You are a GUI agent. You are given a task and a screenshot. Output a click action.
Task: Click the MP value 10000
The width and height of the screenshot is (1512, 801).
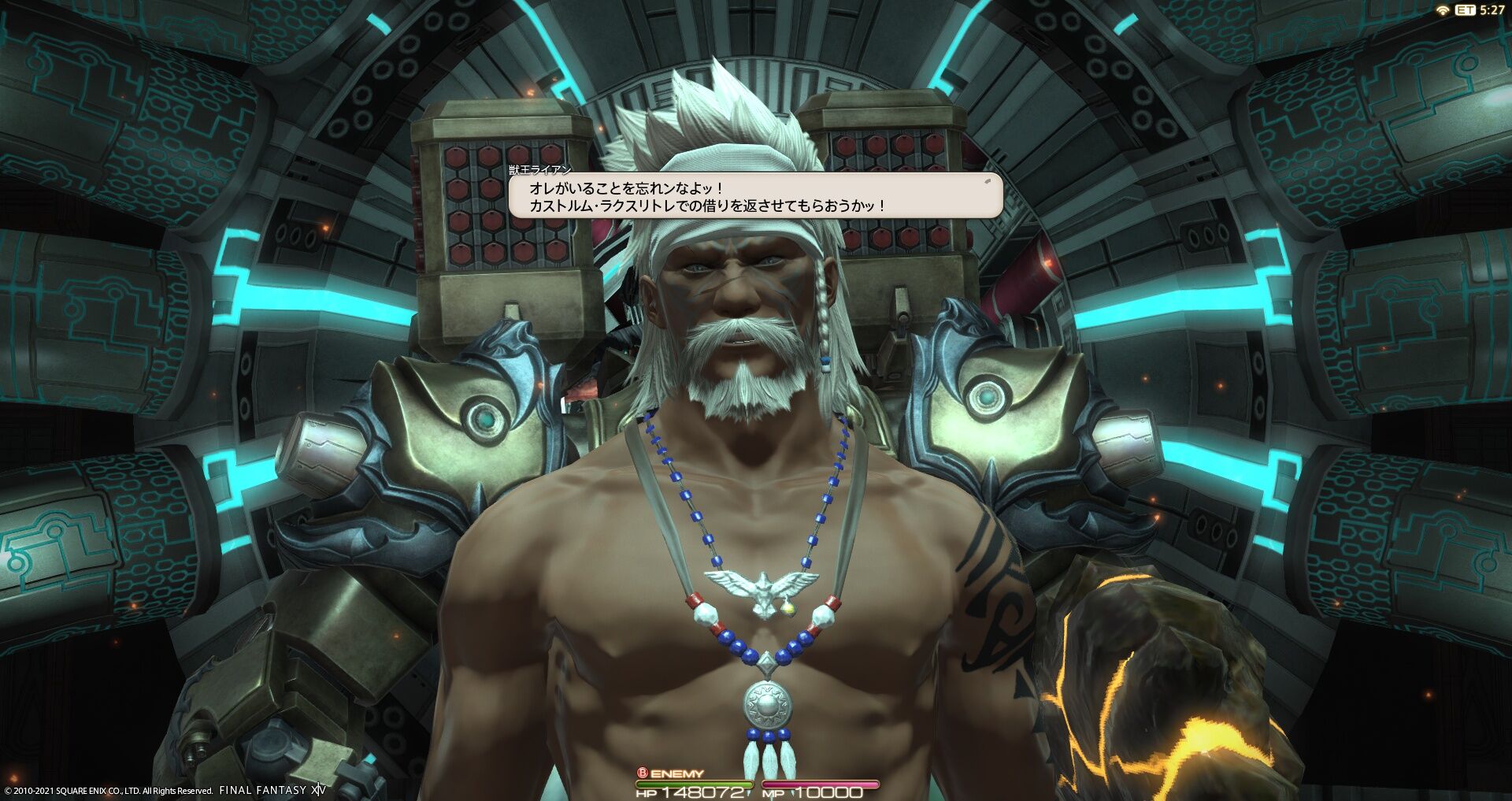(829, 793)
